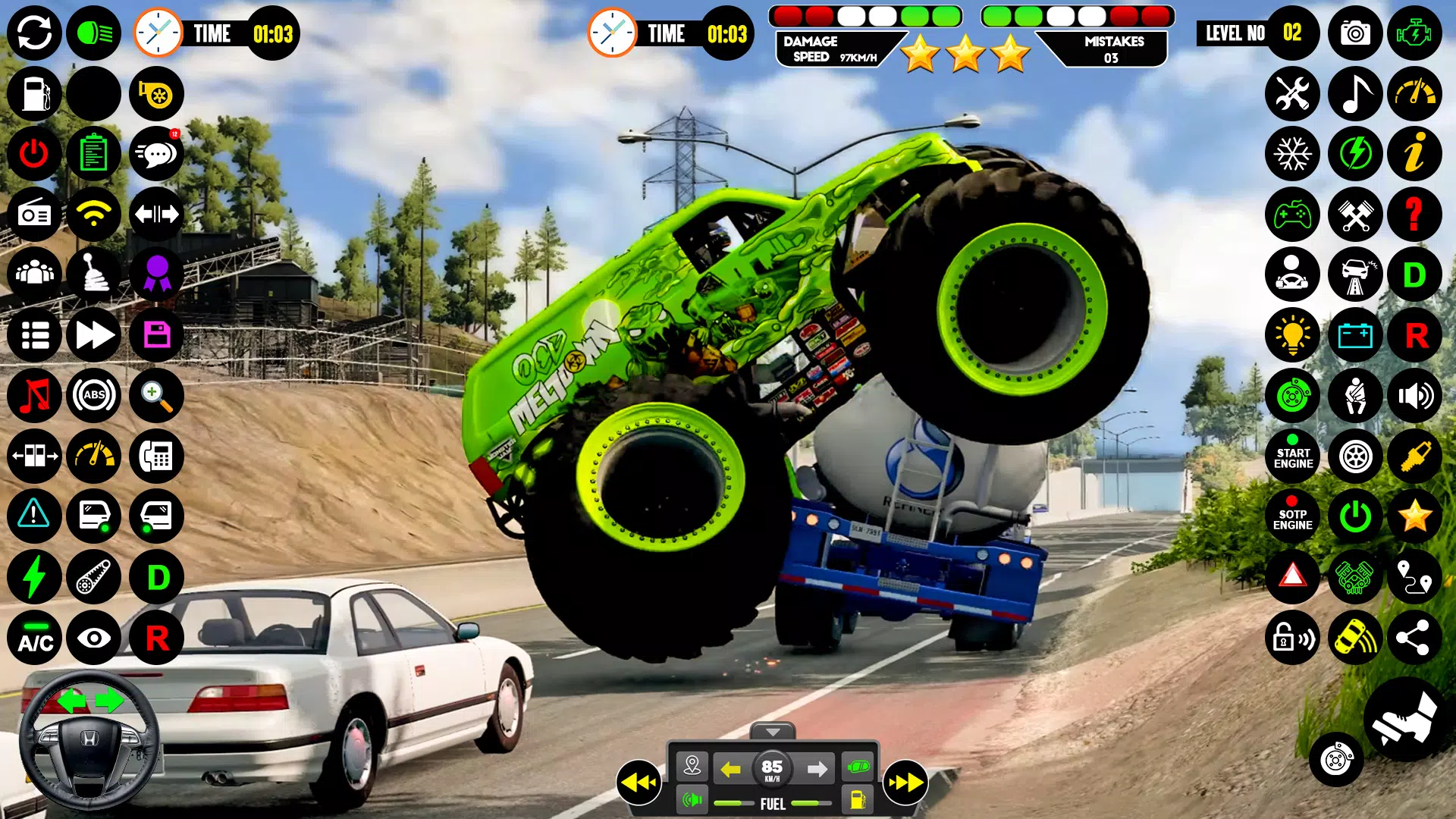The image size is (1456, 819).
Task: Enable the A/C toggle
Action: tap(33, 639)
